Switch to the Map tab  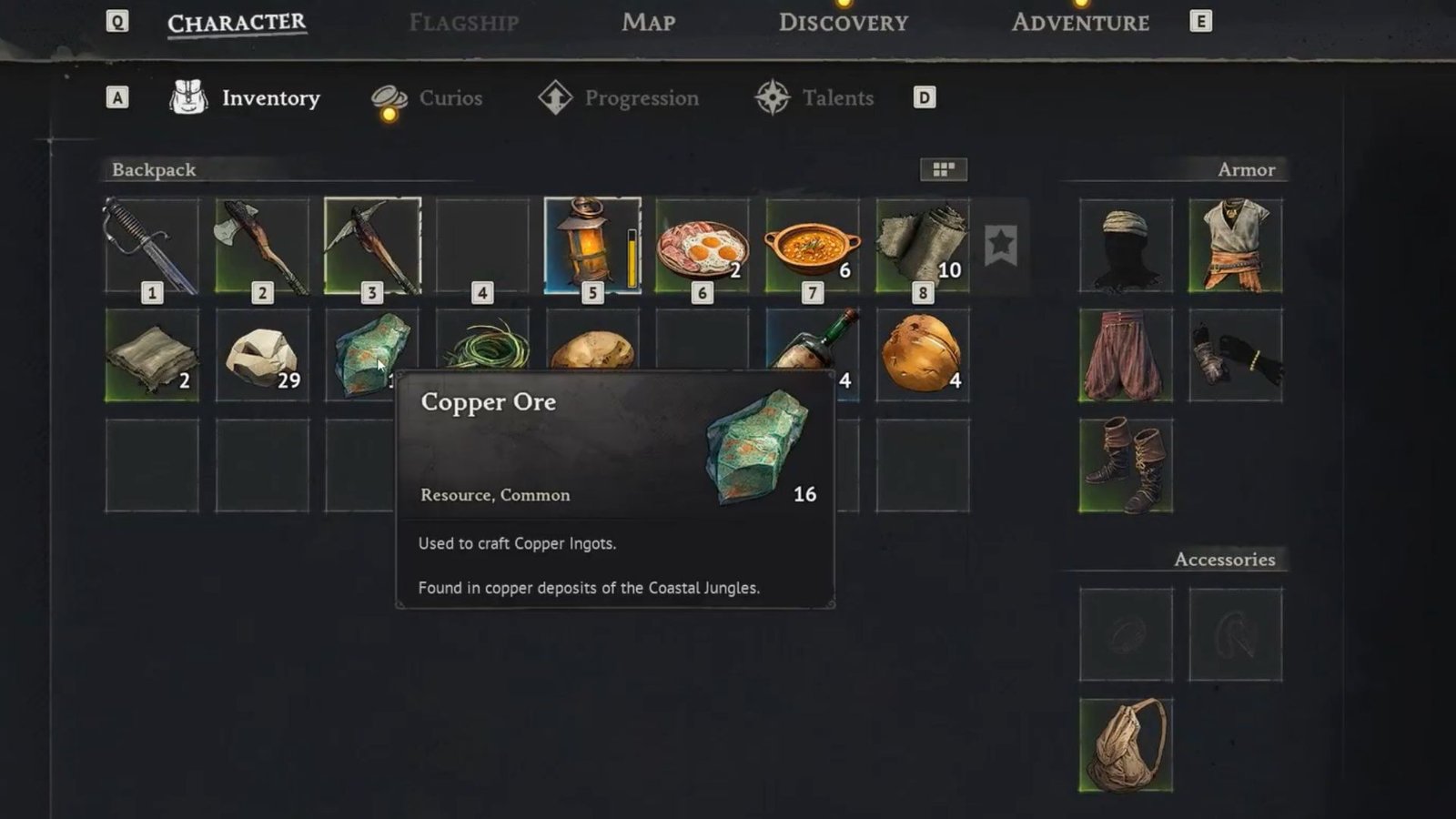(x=648, y=23)
